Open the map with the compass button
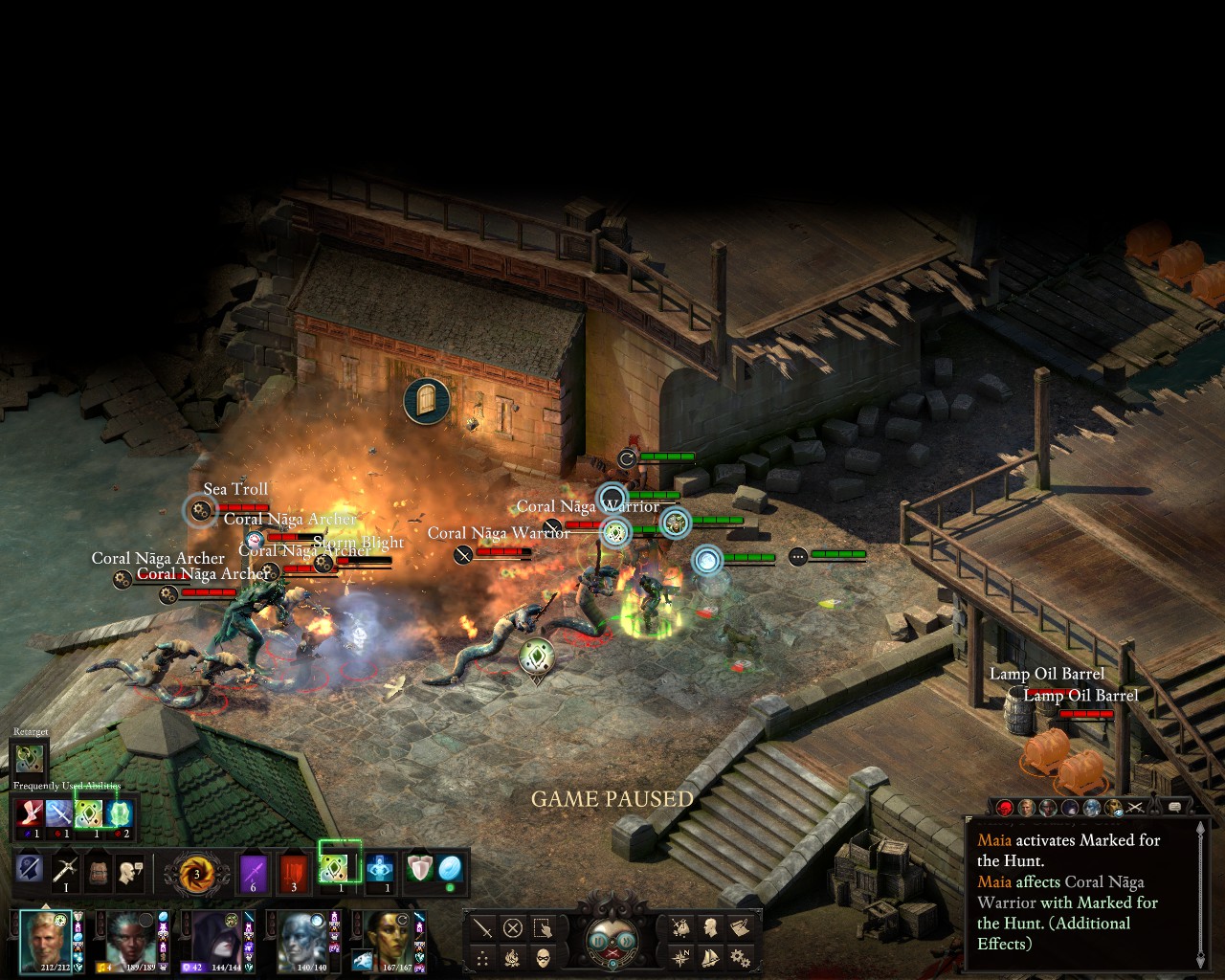1225x980 pixels. 681,957
